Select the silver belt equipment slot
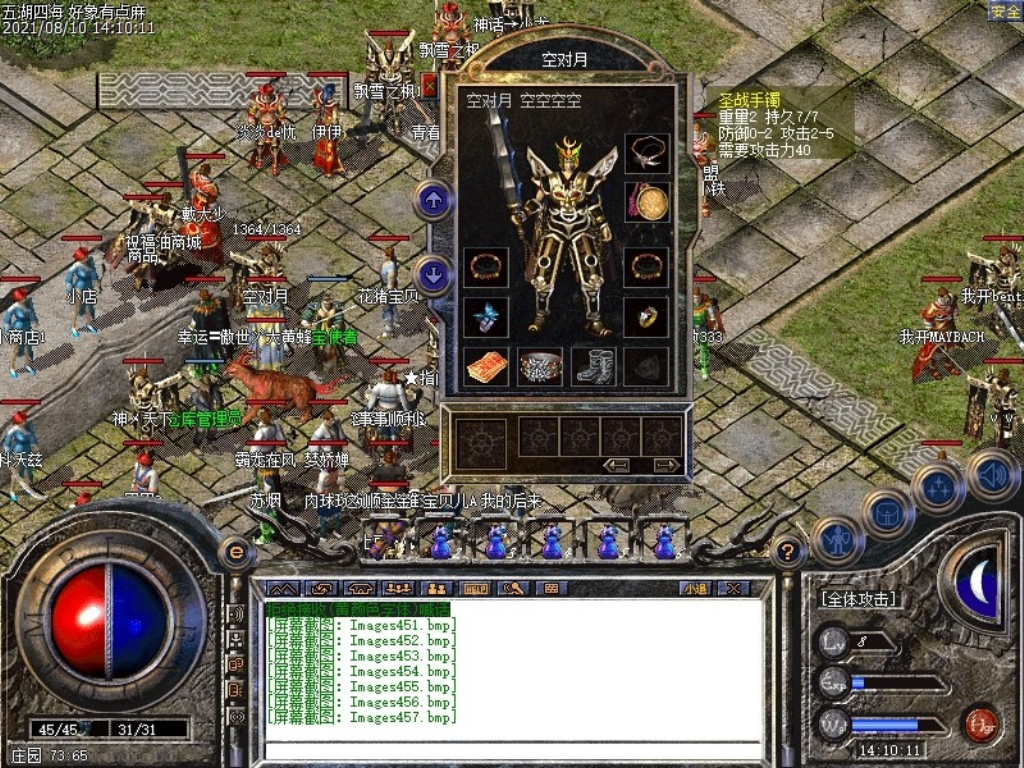Viewport: 1024px width, 768px height. (x=539, y=367)
